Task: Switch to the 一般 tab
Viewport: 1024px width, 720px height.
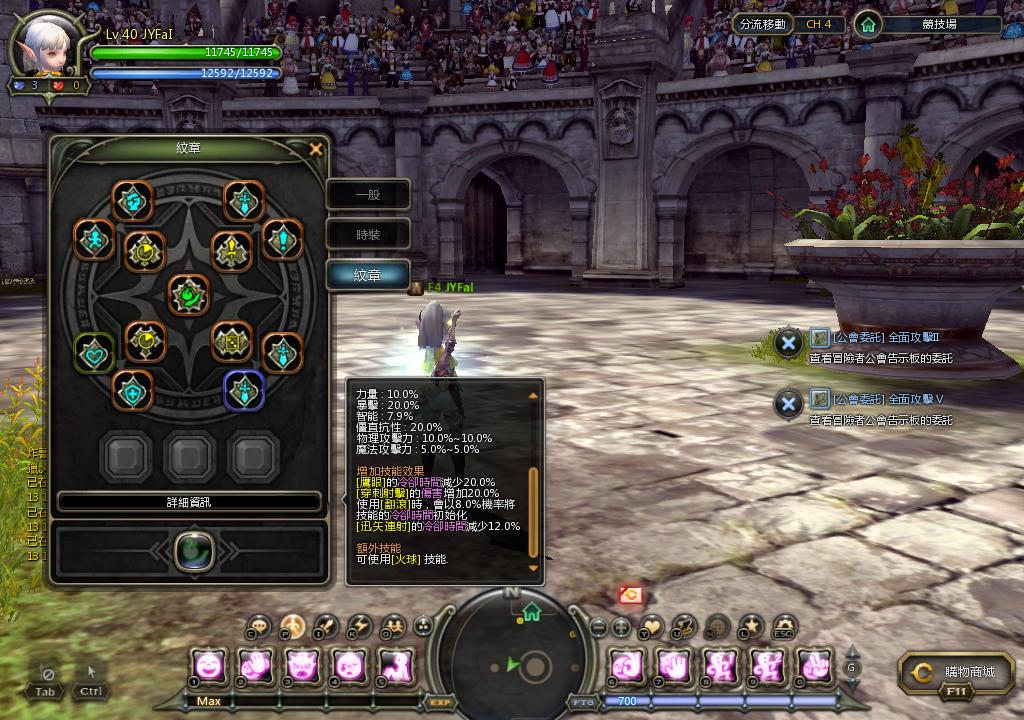Action: pyautogui.click(x=368, y=195)
